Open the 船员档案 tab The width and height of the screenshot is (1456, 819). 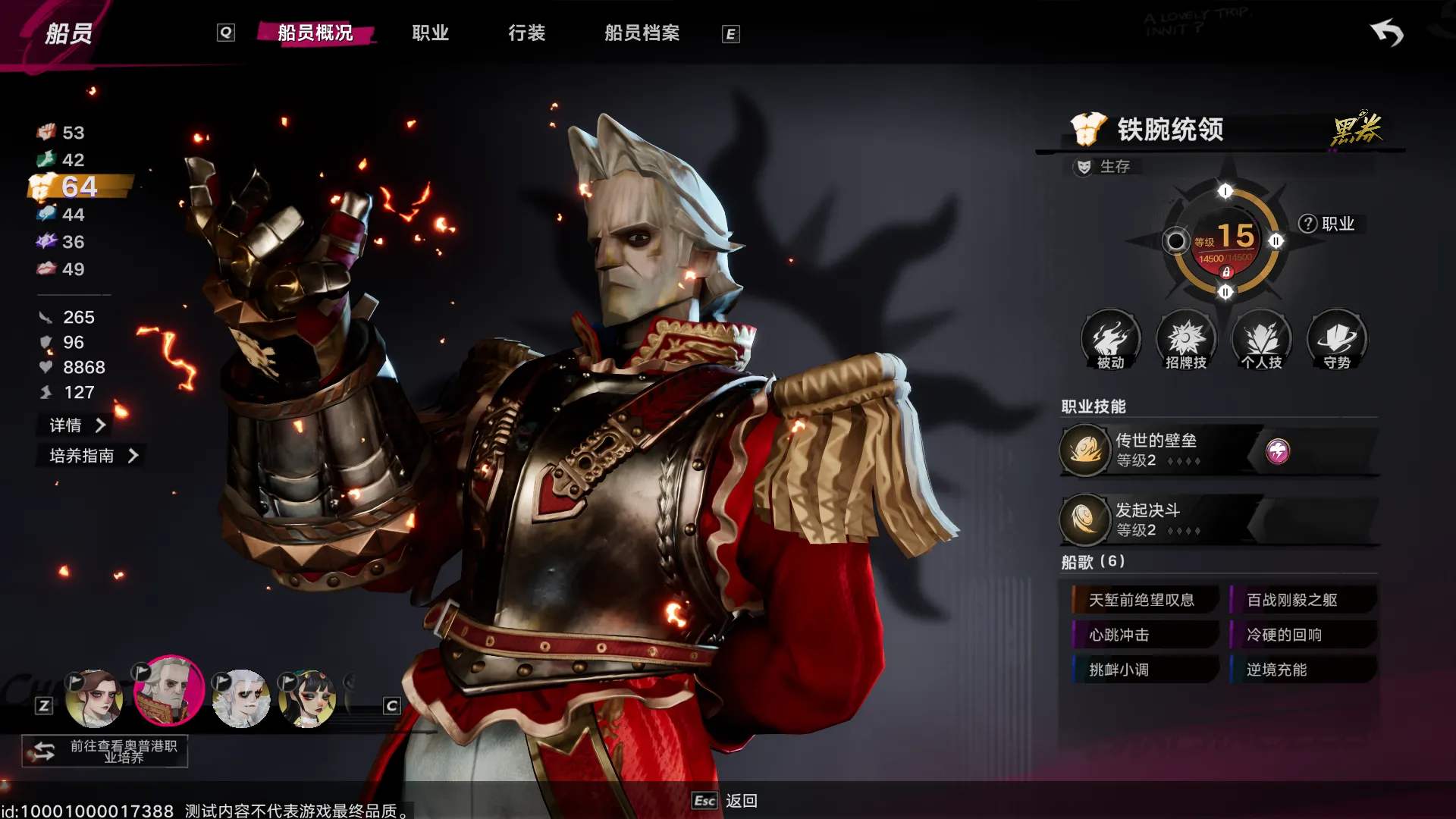(642, 33)
